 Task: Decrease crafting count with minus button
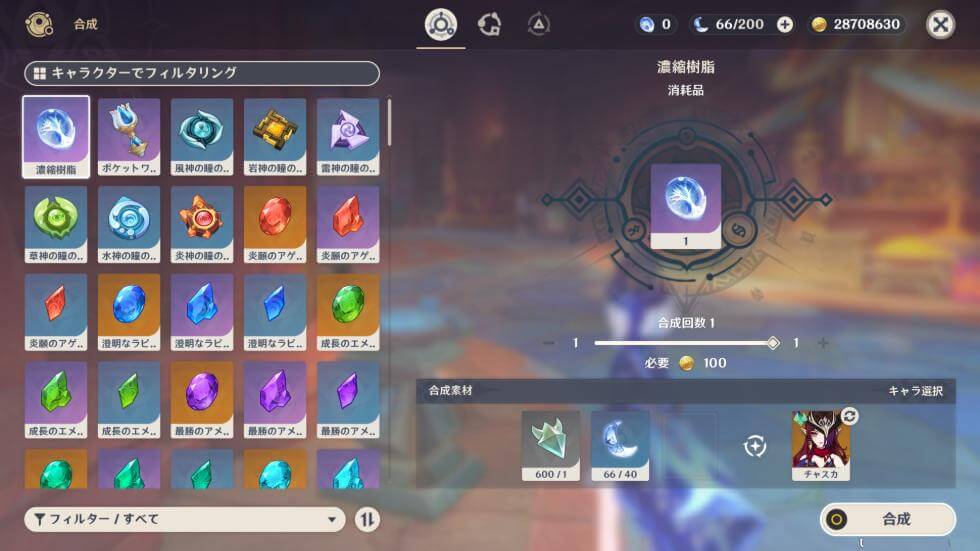click(x=548, y=343)
